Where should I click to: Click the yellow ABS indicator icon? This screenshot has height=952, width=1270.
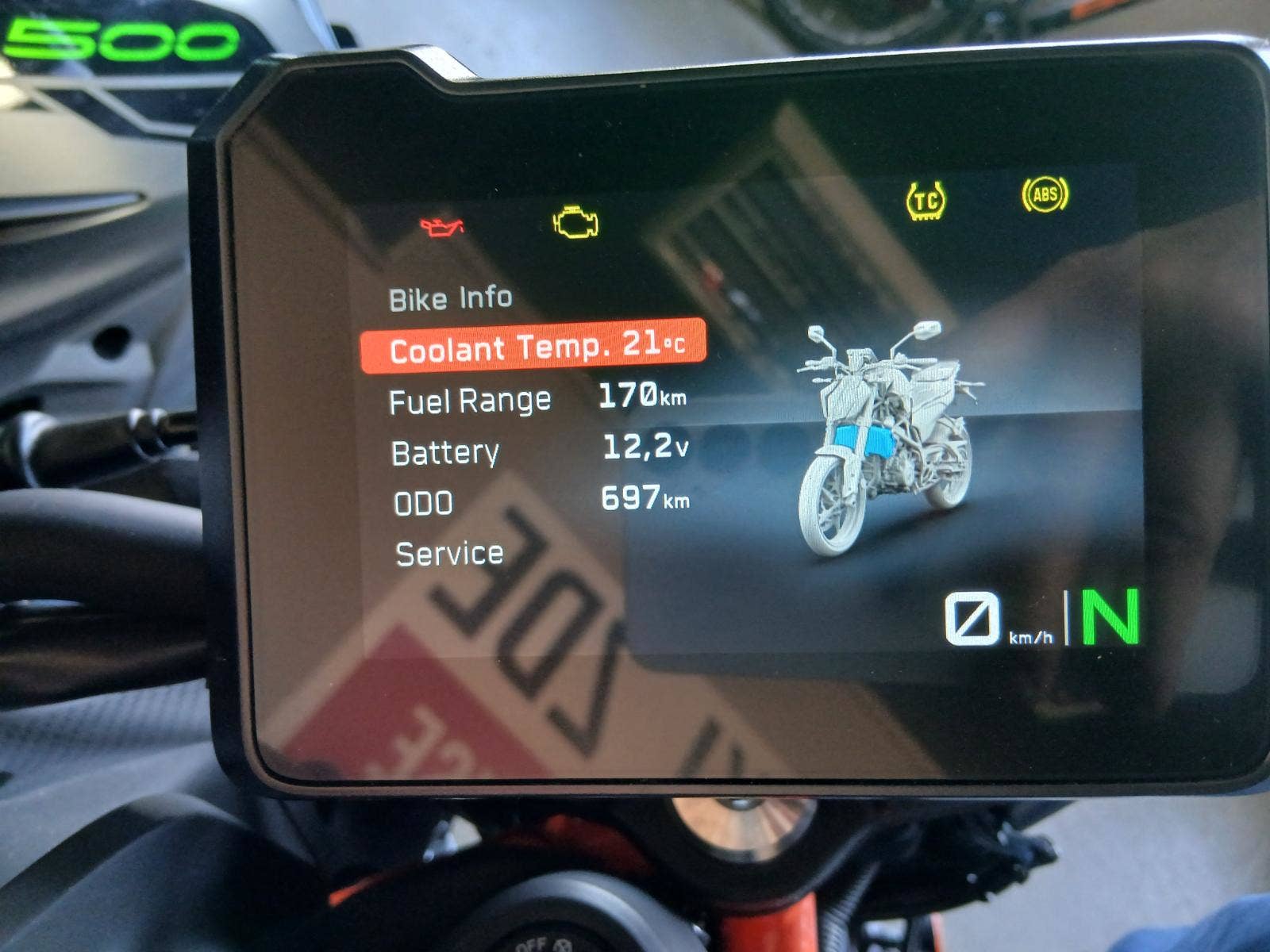pos(1045,194)
